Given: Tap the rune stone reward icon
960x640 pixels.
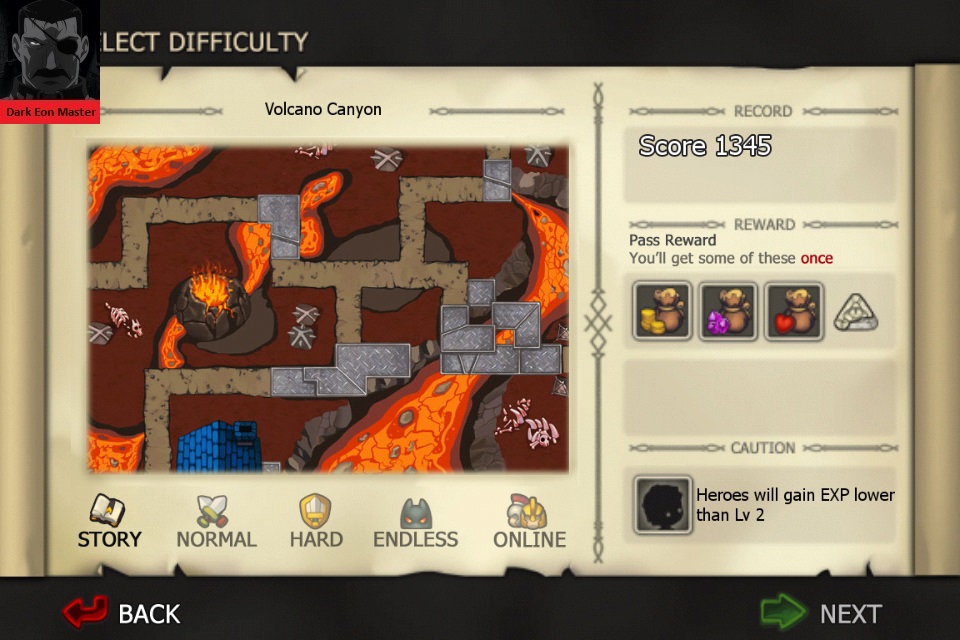Looking at the screenshot, I should (855, 311).
